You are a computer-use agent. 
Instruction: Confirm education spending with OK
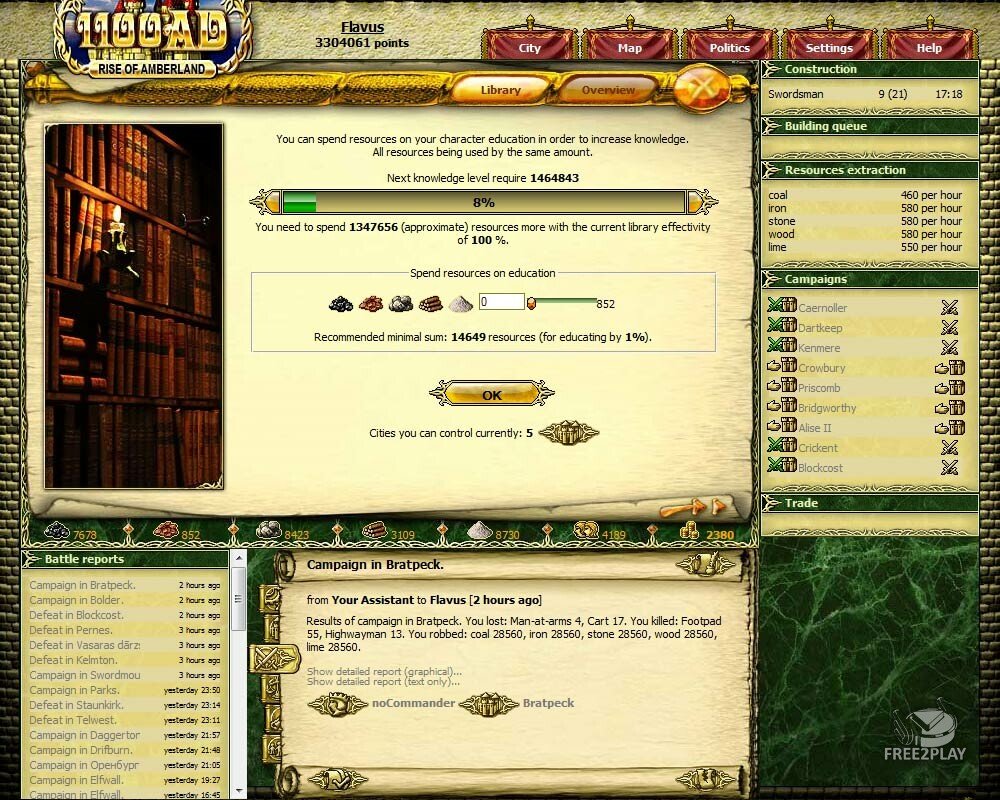[491, 395]
